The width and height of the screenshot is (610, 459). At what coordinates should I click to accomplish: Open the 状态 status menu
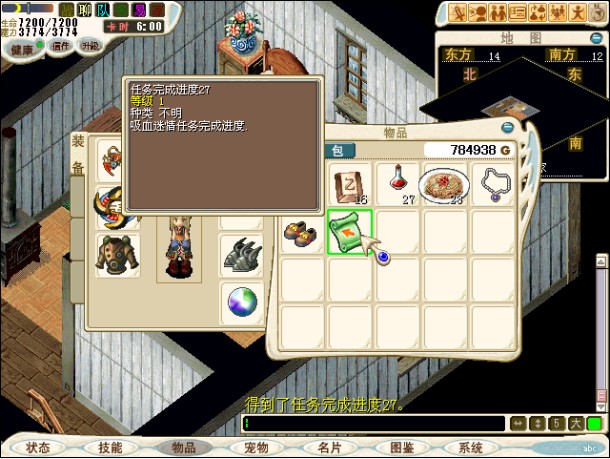click(x=38, y=448)
